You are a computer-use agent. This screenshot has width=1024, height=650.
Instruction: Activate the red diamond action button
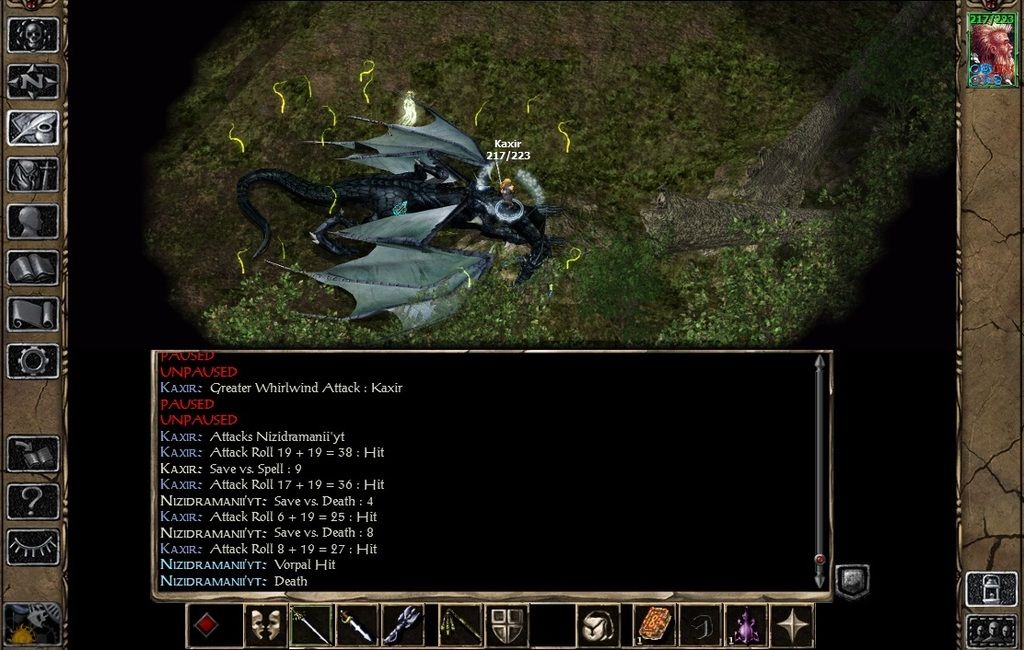(206, 626)
